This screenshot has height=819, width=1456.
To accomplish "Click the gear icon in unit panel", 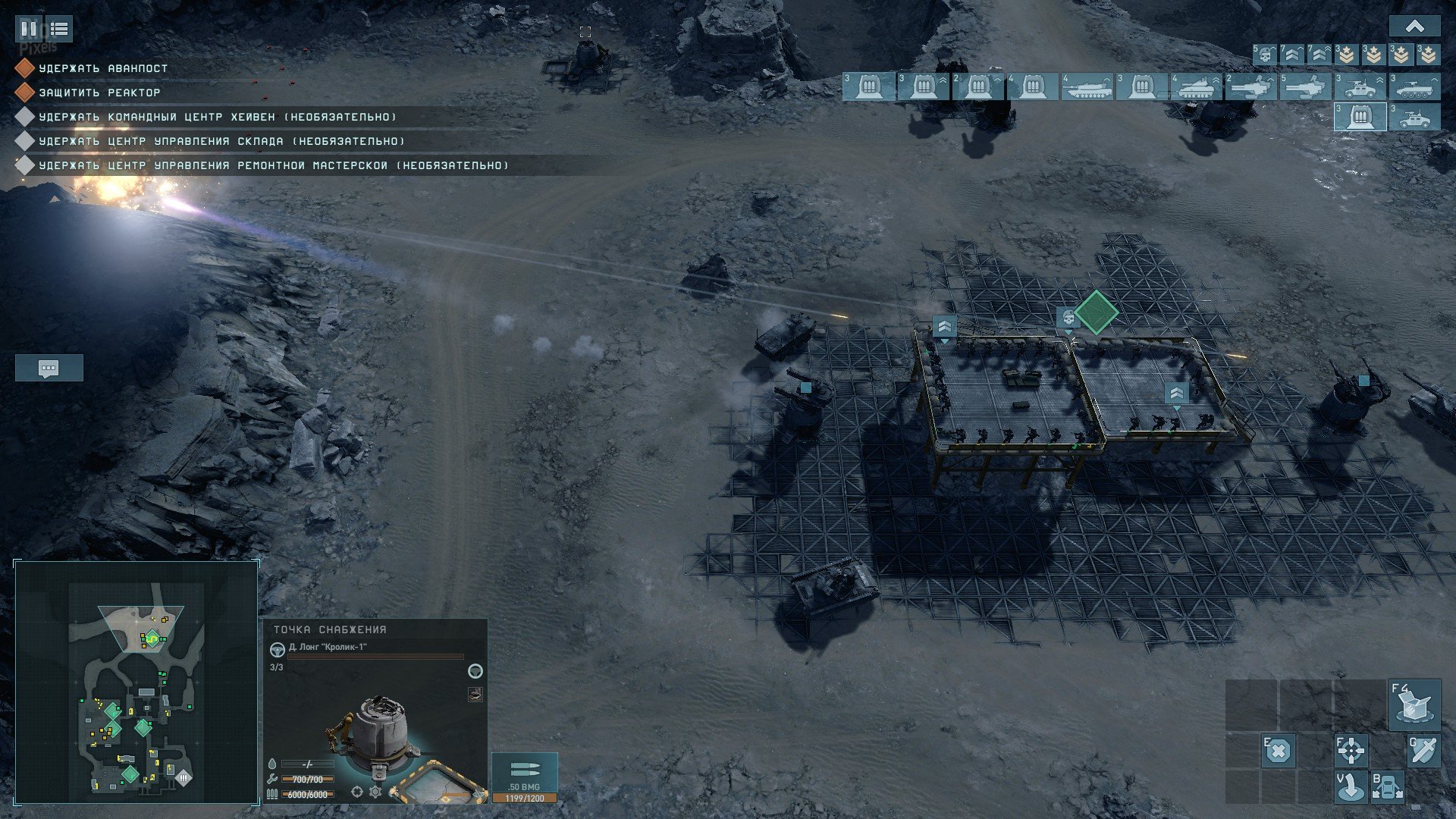I will pos(375,792).
